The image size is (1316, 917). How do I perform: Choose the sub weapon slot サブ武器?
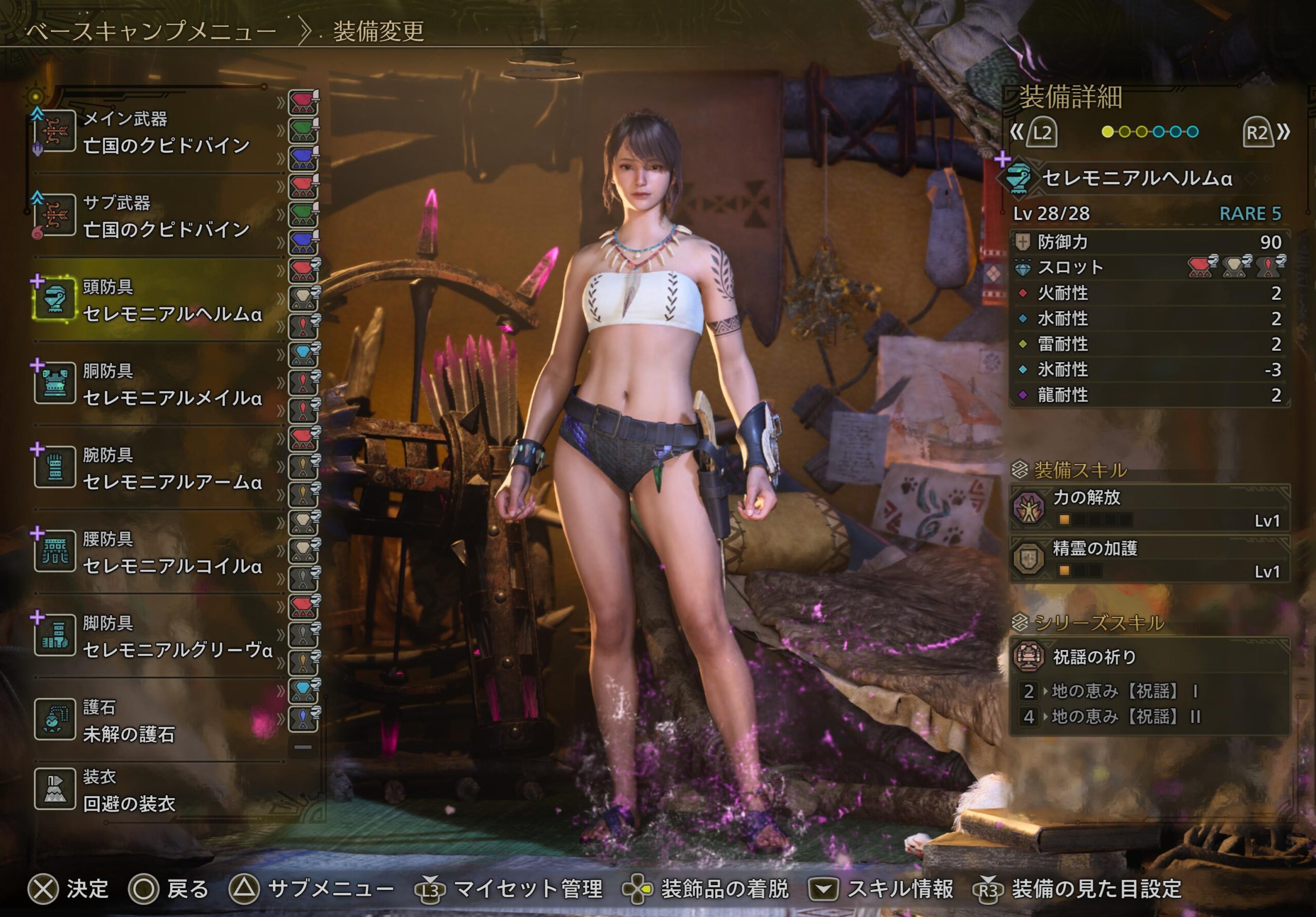point(155,217)
